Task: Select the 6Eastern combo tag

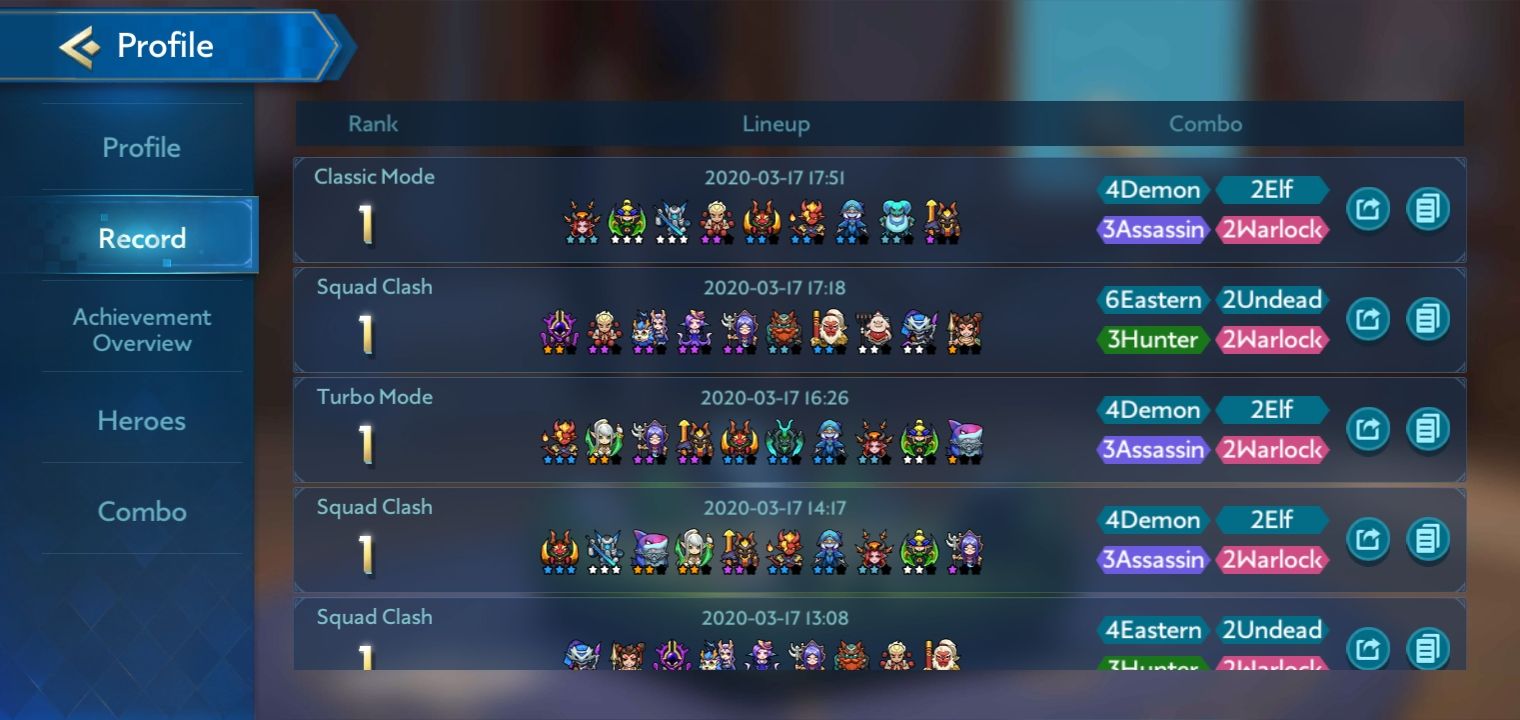Action: click(1152, 300)
